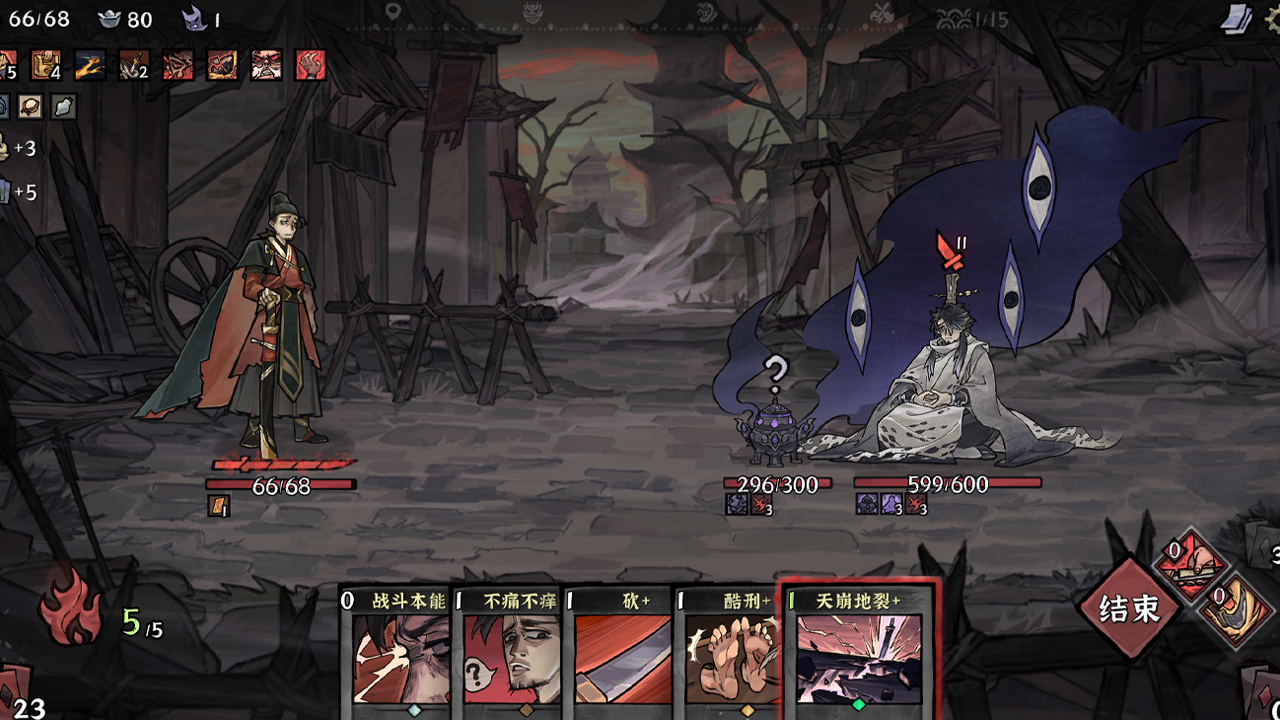Open the deck of cards icon

1236,18
